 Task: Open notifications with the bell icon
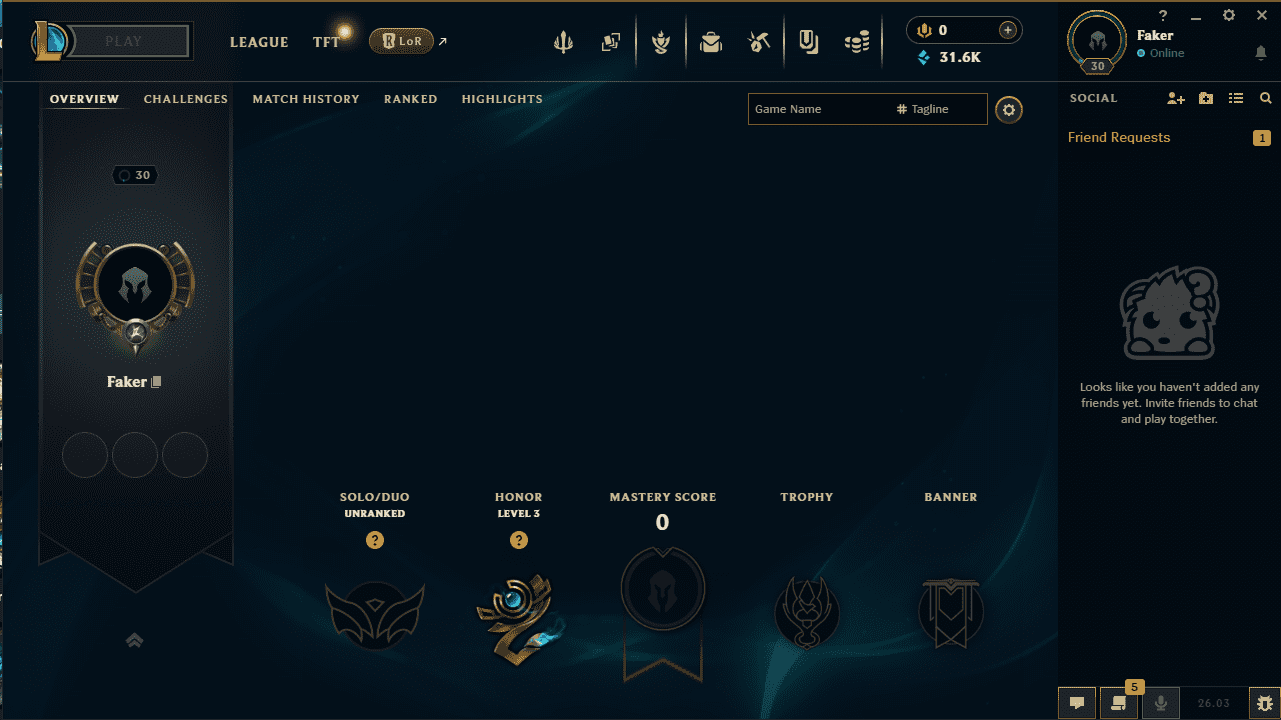tap(1259, 52)
